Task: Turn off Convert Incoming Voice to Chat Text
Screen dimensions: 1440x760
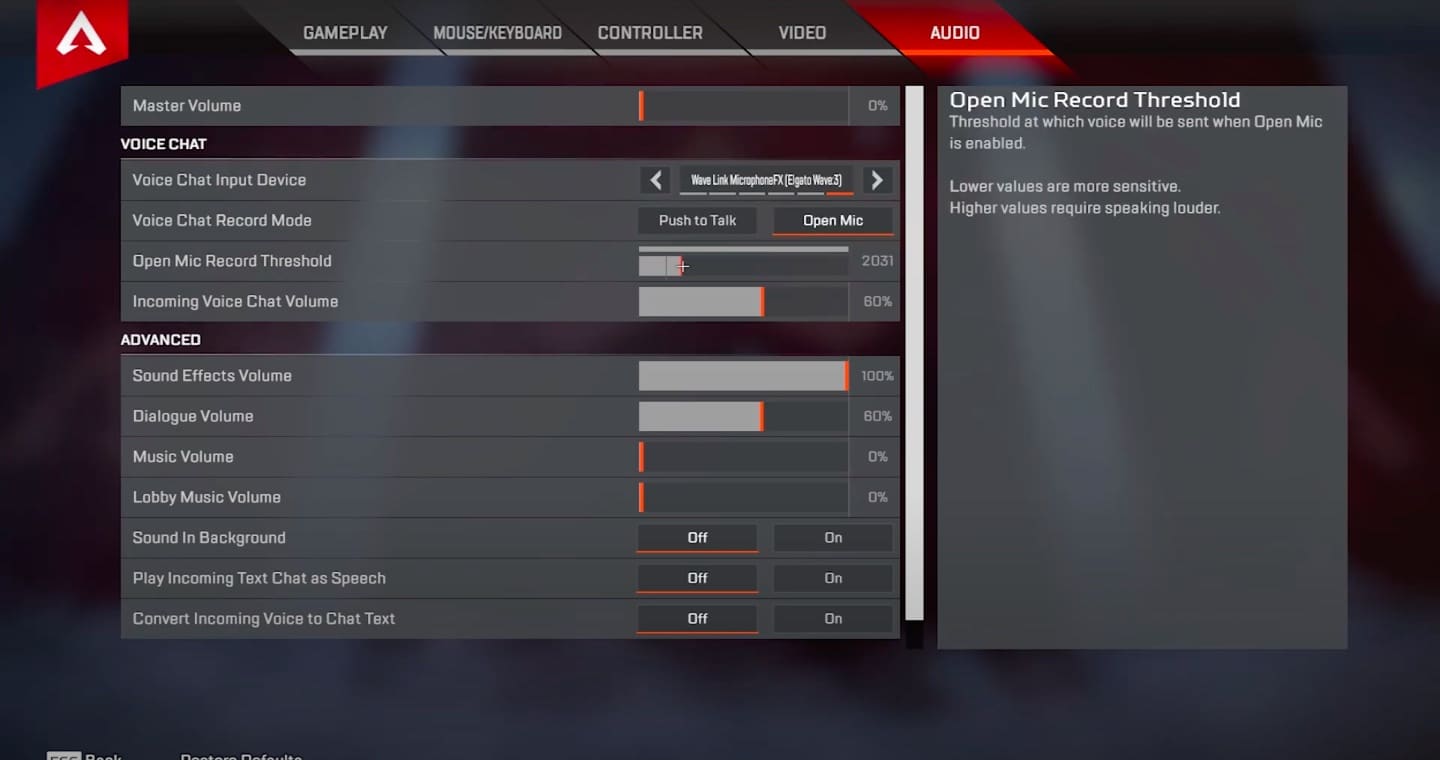Action: 697,618
